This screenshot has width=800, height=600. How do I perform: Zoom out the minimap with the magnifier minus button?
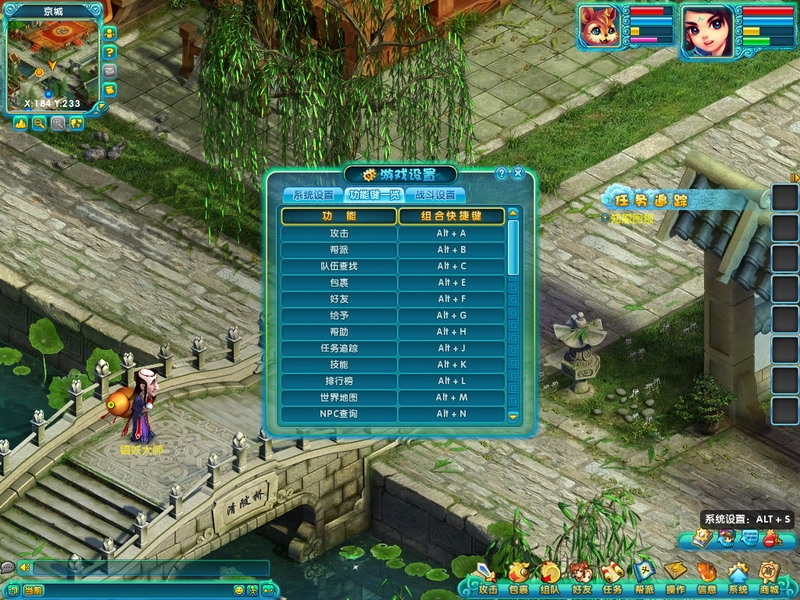point(39,123)
